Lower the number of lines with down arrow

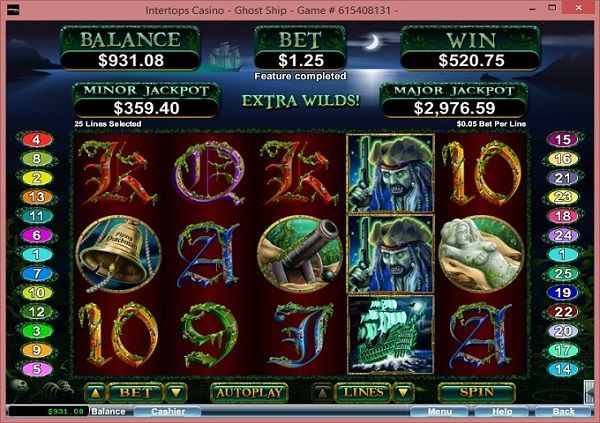tap(405, 392)
